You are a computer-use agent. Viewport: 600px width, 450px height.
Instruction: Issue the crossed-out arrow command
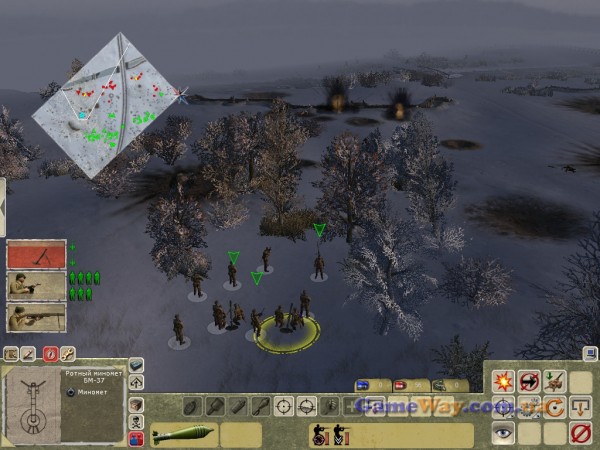click(529, 379)
